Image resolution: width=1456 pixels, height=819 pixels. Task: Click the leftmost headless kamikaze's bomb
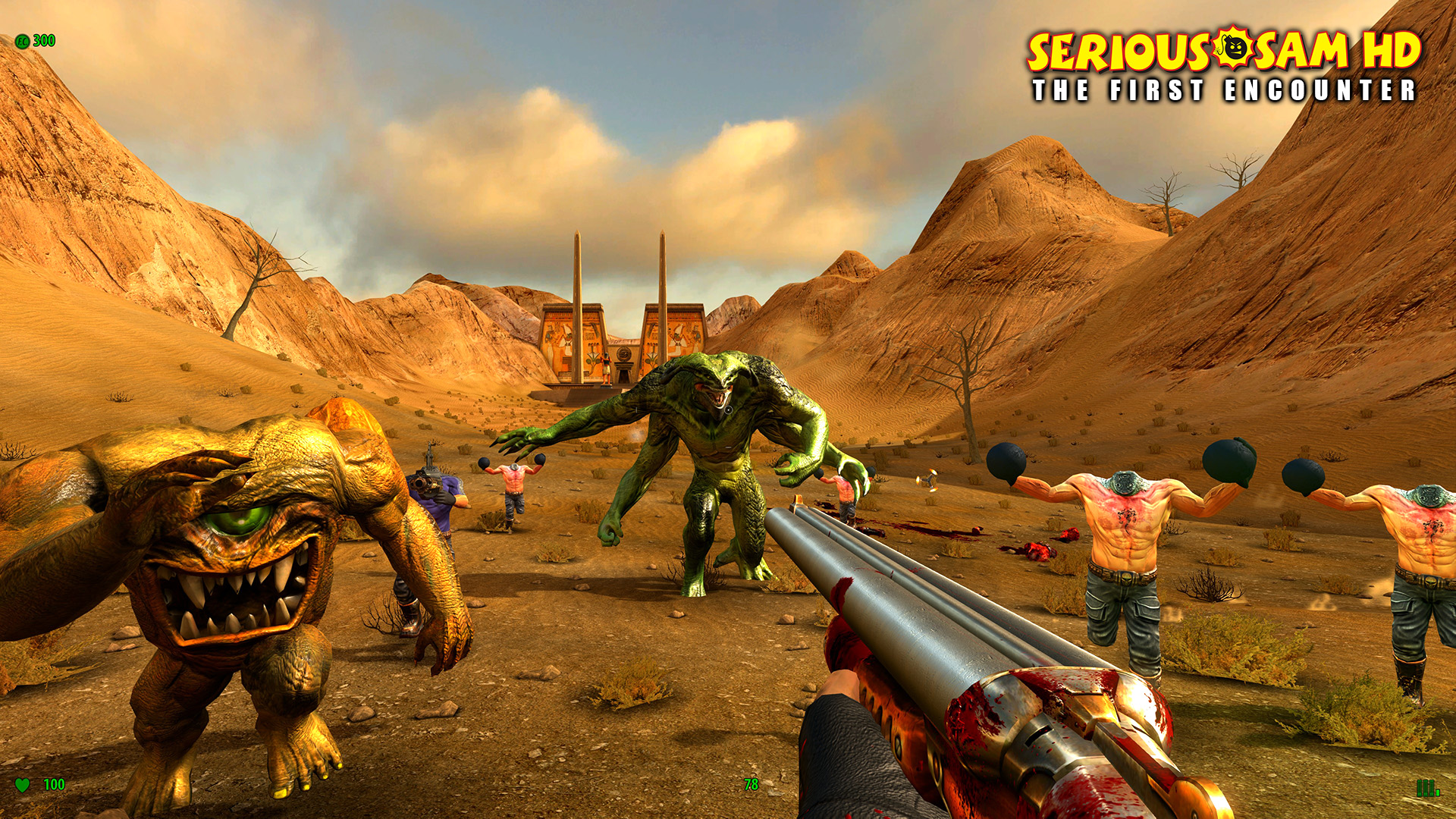tap(485, 463)
